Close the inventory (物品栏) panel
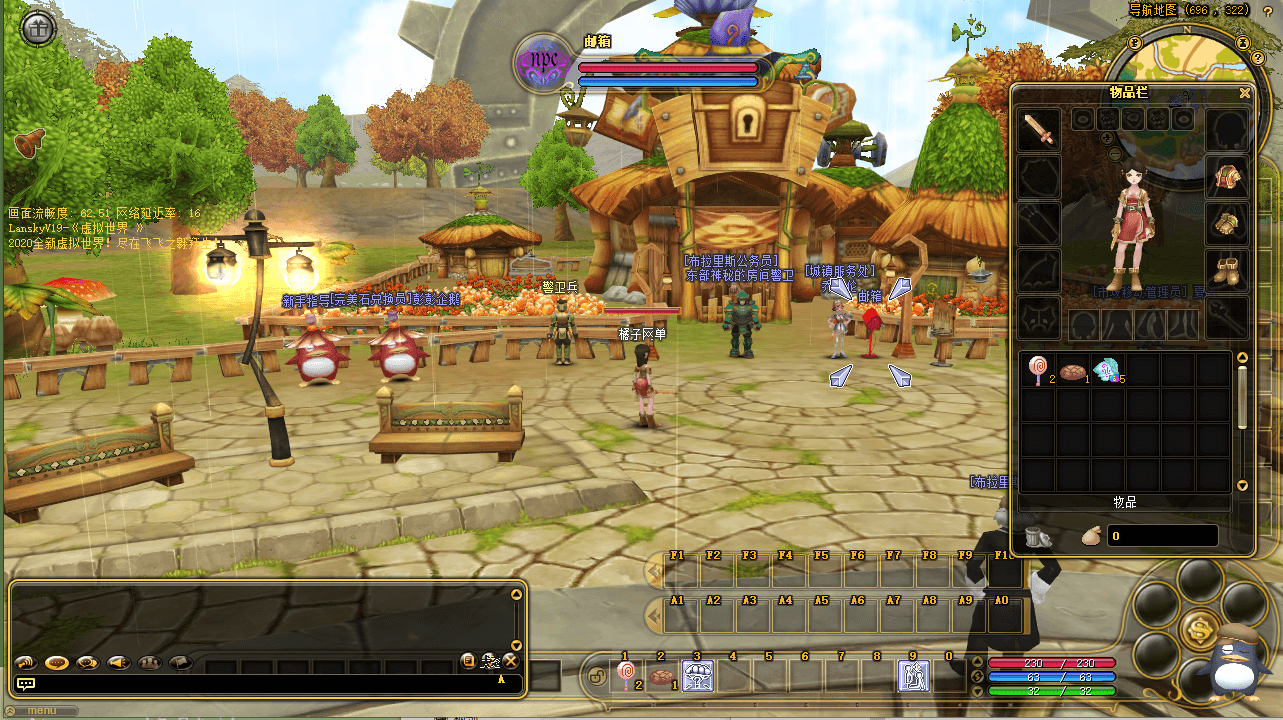Screen dimensions: 1283x720 (1245, 93)
